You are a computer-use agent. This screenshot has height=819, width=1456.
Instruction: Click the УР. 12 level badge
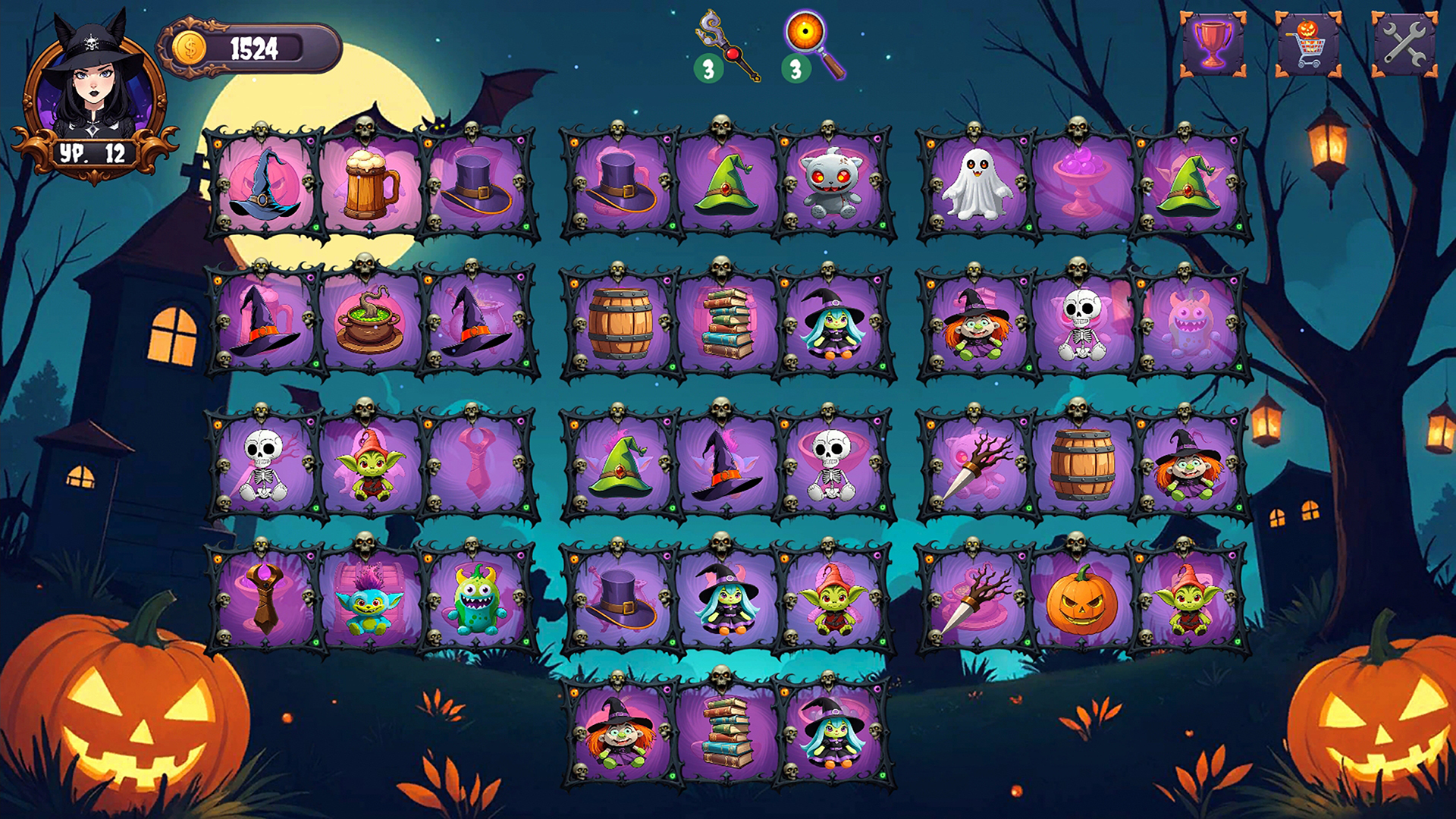pos(91,151)
